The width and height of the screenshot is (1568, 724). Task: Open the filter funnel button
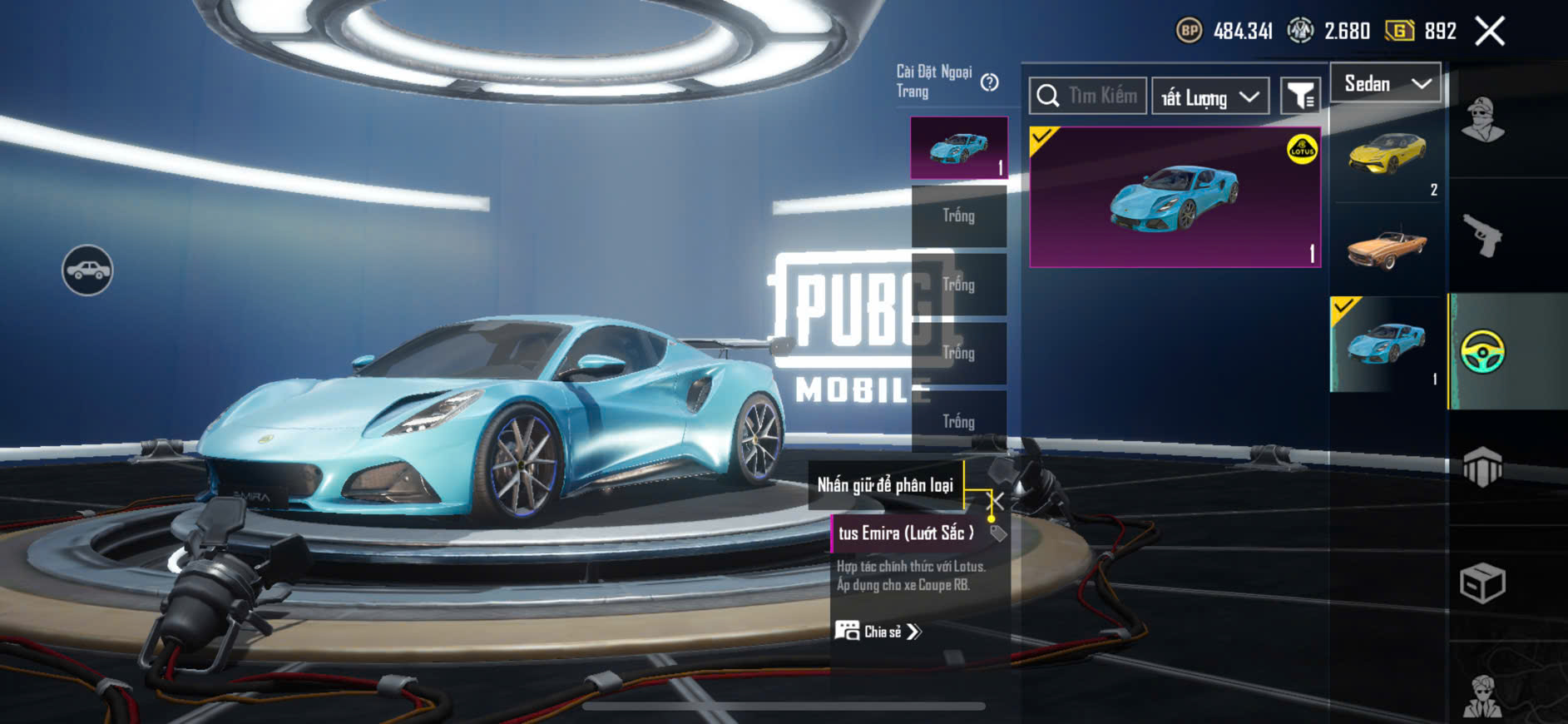[x=1300, y=97]
